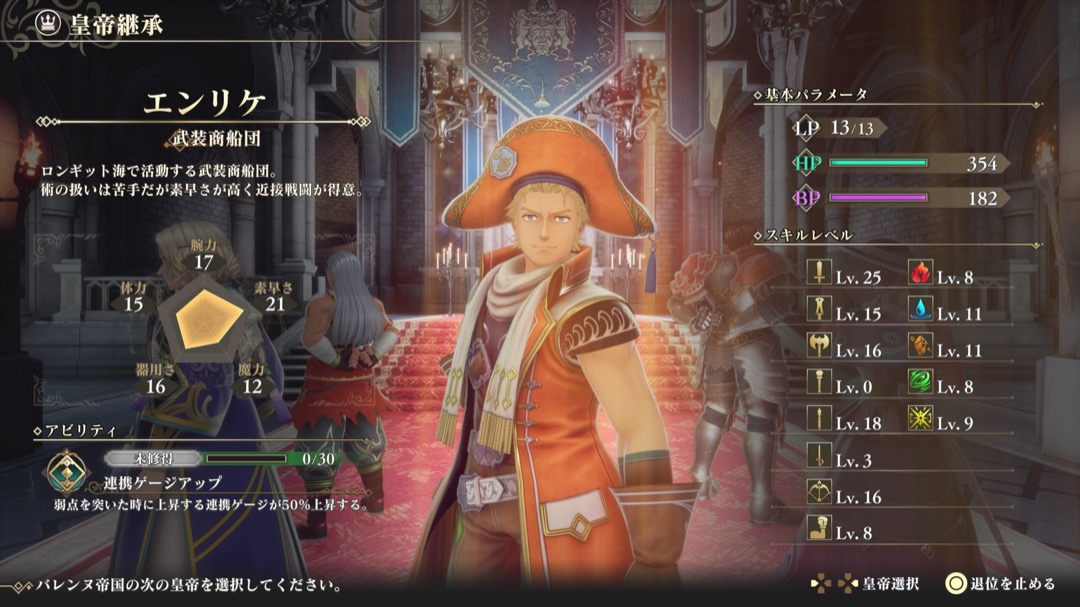1080x607 pixels.
Task: Click the blue water drop magic icon
Action: (920, 312)
